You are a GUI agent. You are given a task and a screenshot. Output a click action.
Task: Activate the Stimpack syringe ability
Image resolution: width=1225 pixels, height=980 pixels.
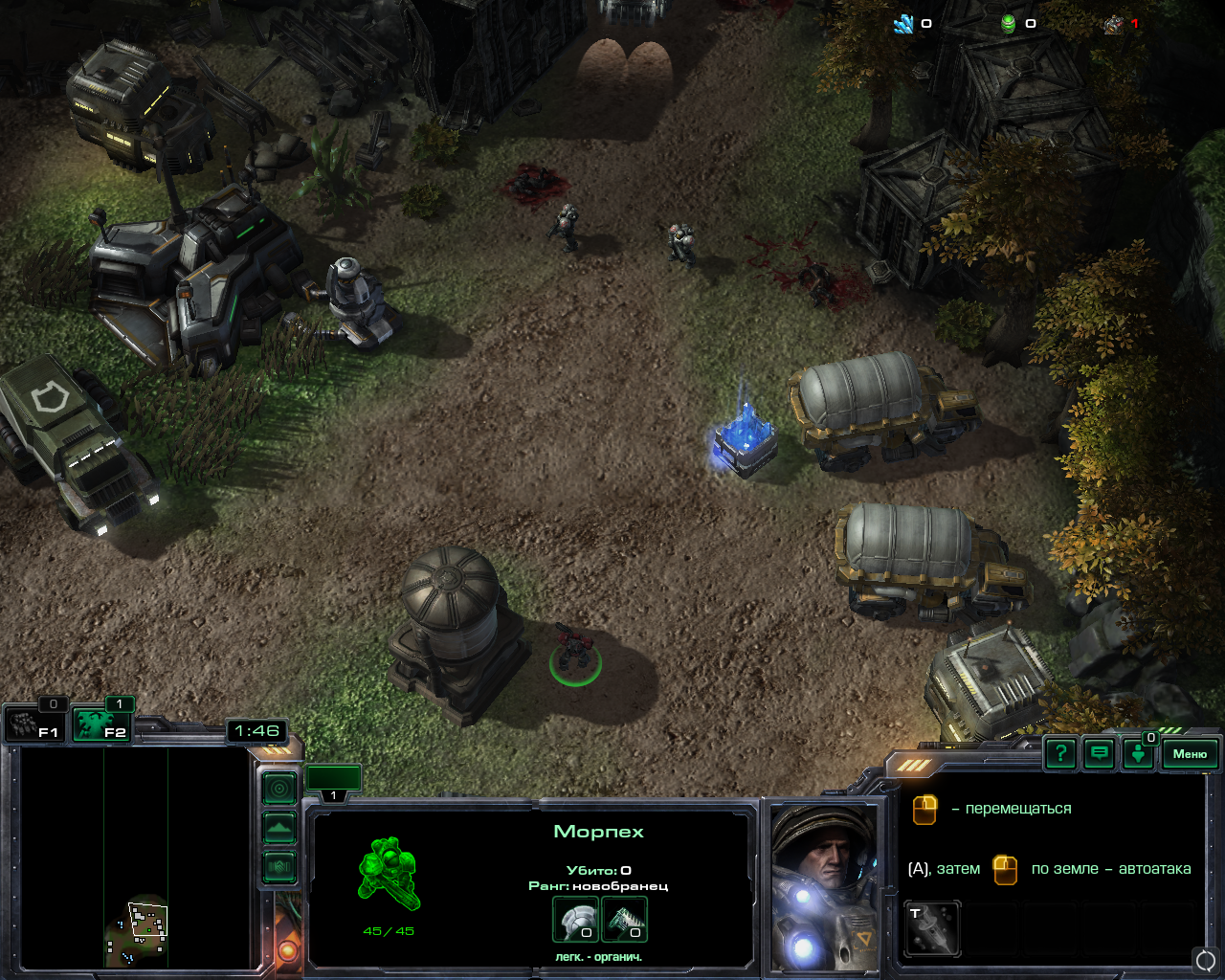932,927
